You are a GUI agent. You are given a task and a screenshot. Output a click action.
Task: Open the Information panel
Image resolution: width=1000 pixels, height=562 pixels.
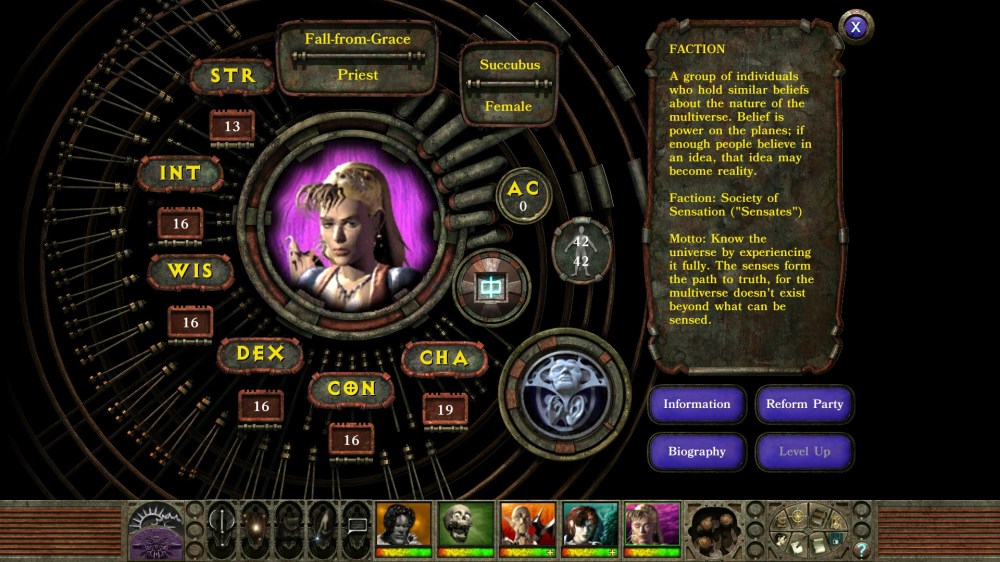click(697, 404)
